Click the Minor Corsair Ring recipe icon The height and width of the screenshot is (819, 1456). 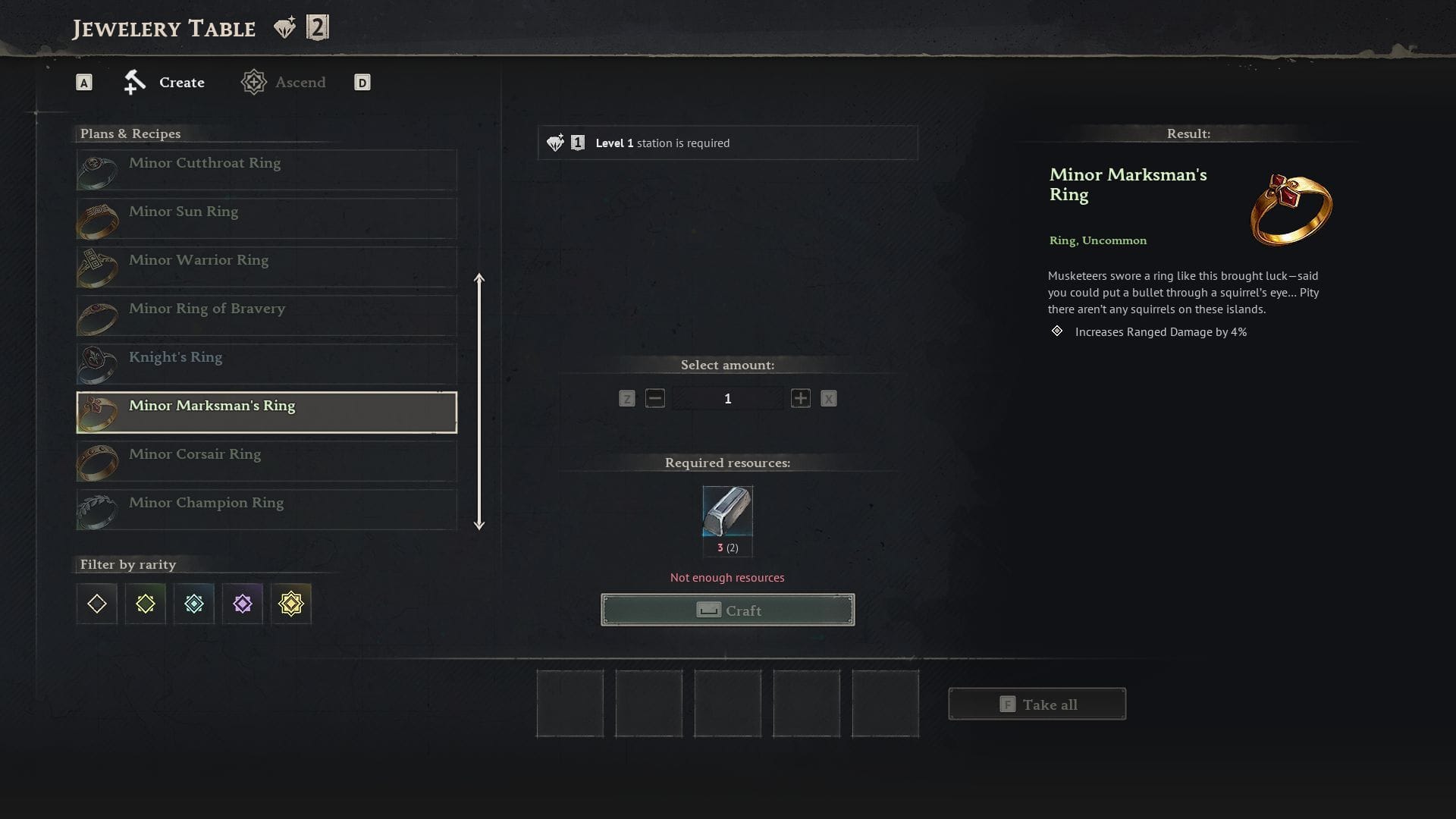97,461
